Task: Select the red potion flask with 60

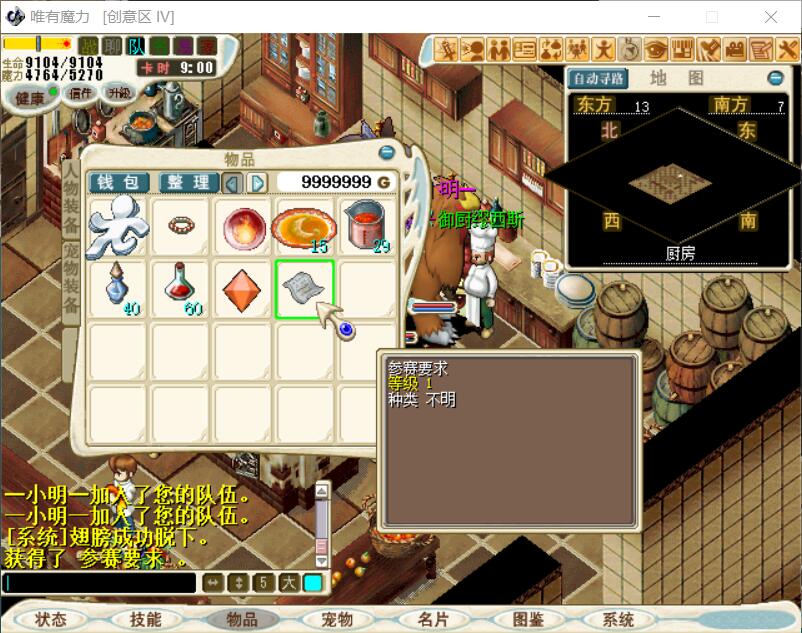Action: click(x=179, y=290)
